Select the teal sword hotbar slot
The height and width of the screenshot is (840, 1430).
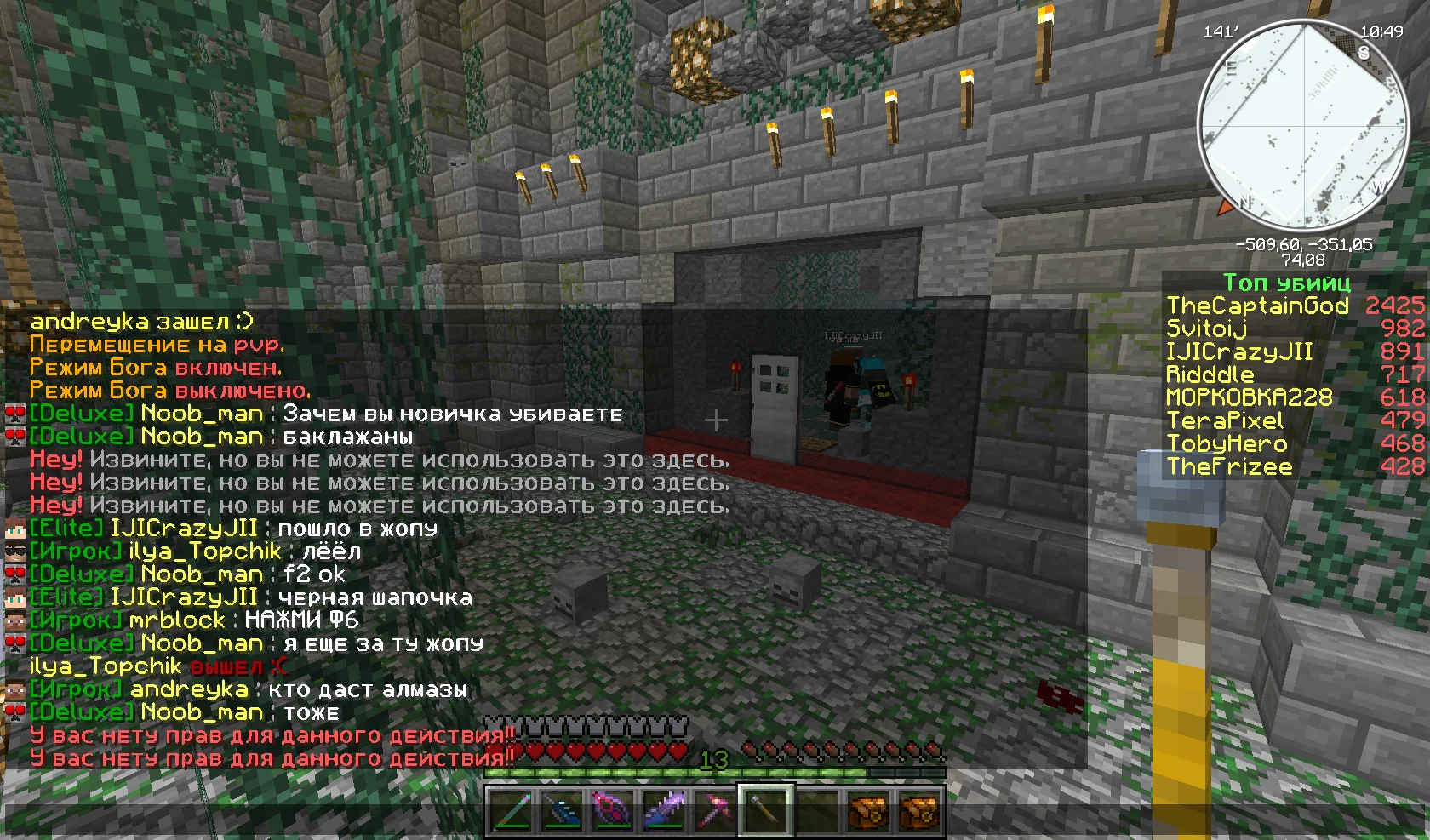pos(512,809)
